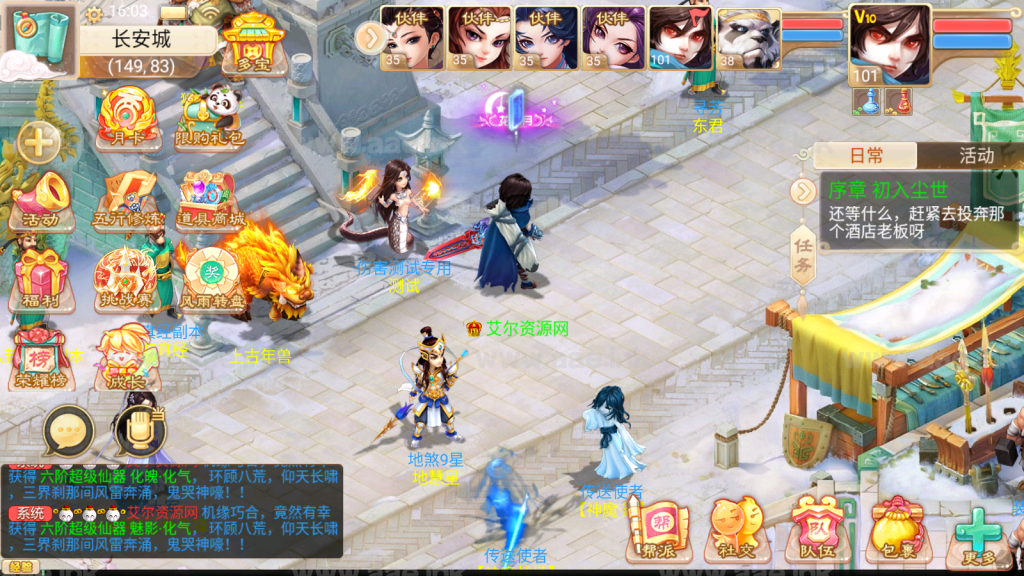Screen dimensions: 1024x576
Task: Open the 荣耀榜 ranking board
Action: pyautogui.click(x=41, y=362)
